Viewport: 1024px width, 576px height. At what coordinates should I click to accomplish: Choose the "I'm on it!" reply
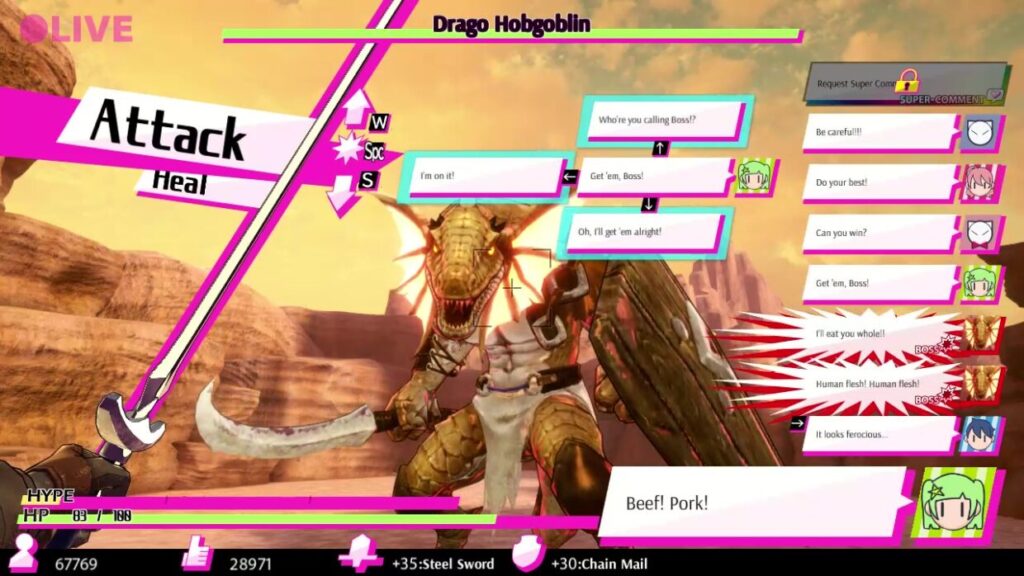[484, 176]
